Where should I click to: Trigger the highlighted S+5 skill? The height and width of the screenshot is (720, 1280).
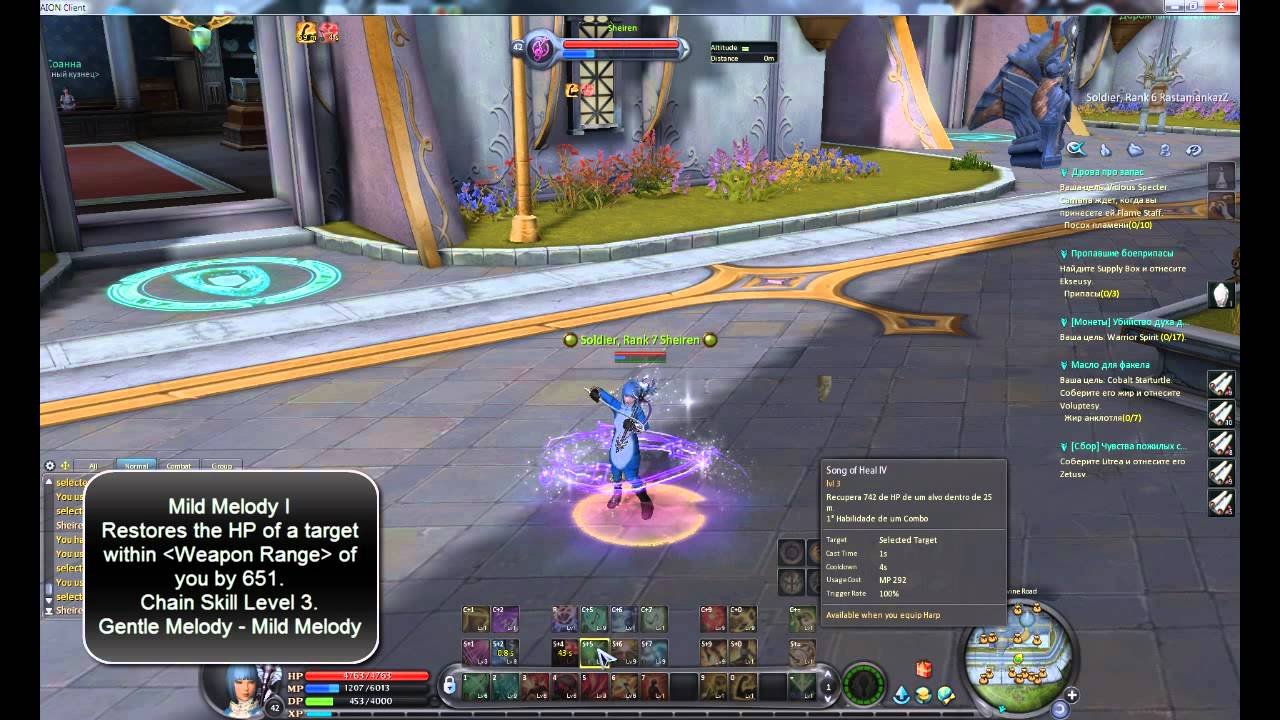coord(594,653)
